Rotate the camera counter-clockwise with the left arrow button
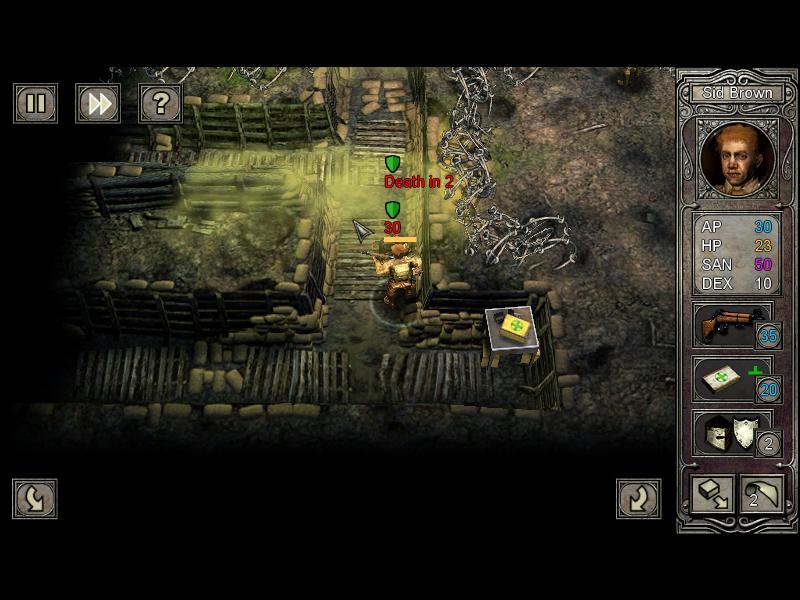Viewport: 800px width, 600px height. pyautogui.click(x=35, y=499)
